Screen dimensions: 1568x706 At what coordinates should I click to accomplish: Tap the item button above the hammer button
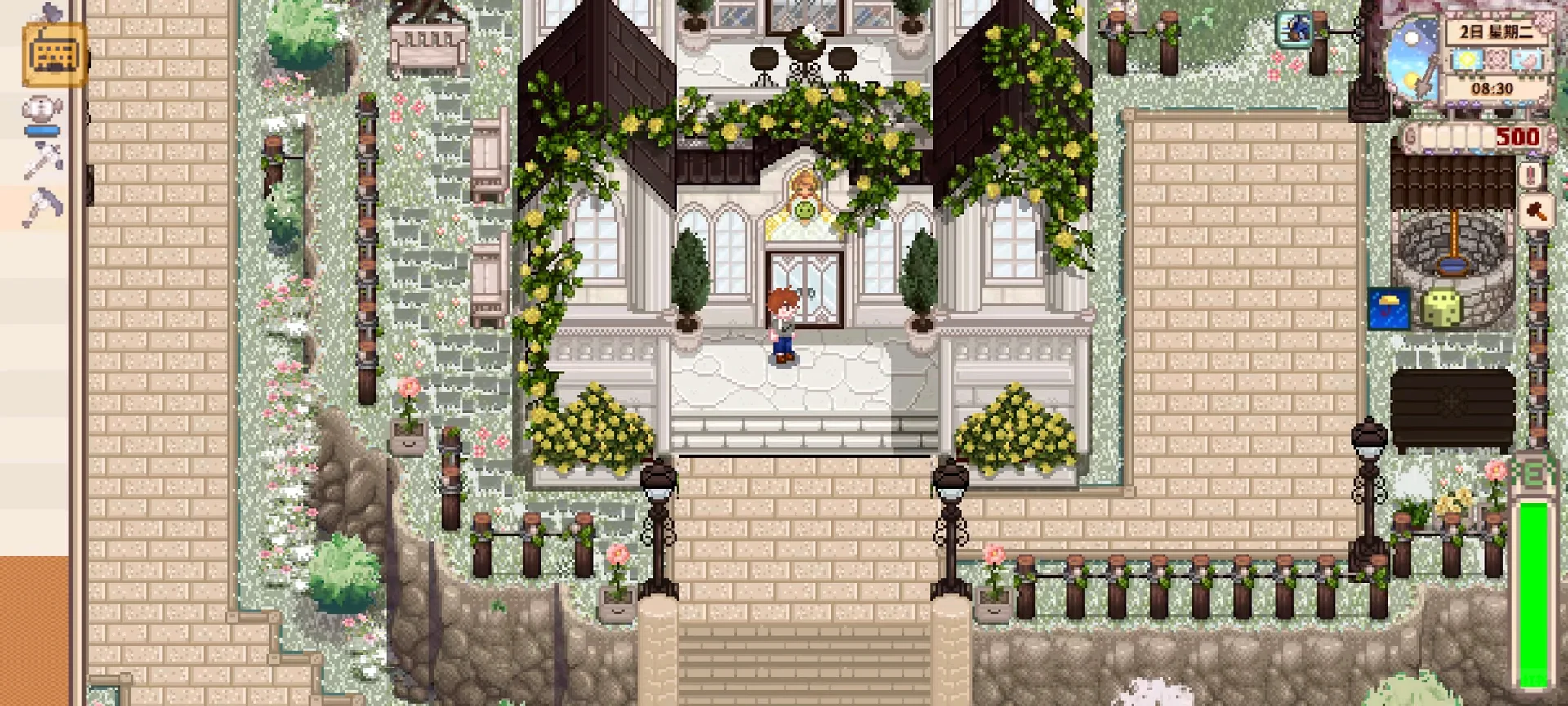pyautogui.click(x=1532, y=174)
